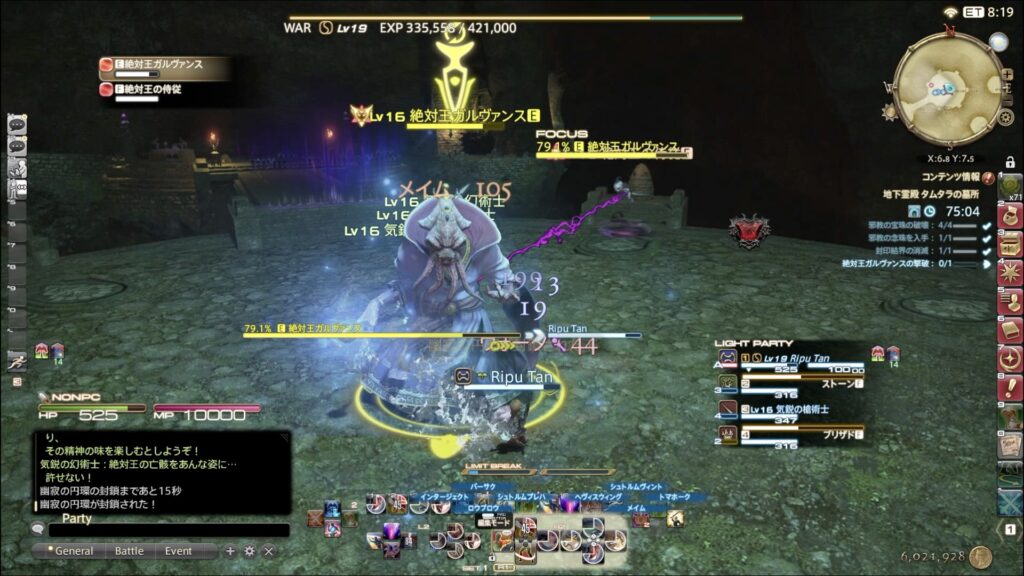
Task: Expand the コンテンツ情報 duty info header
Action: [950, 177]
